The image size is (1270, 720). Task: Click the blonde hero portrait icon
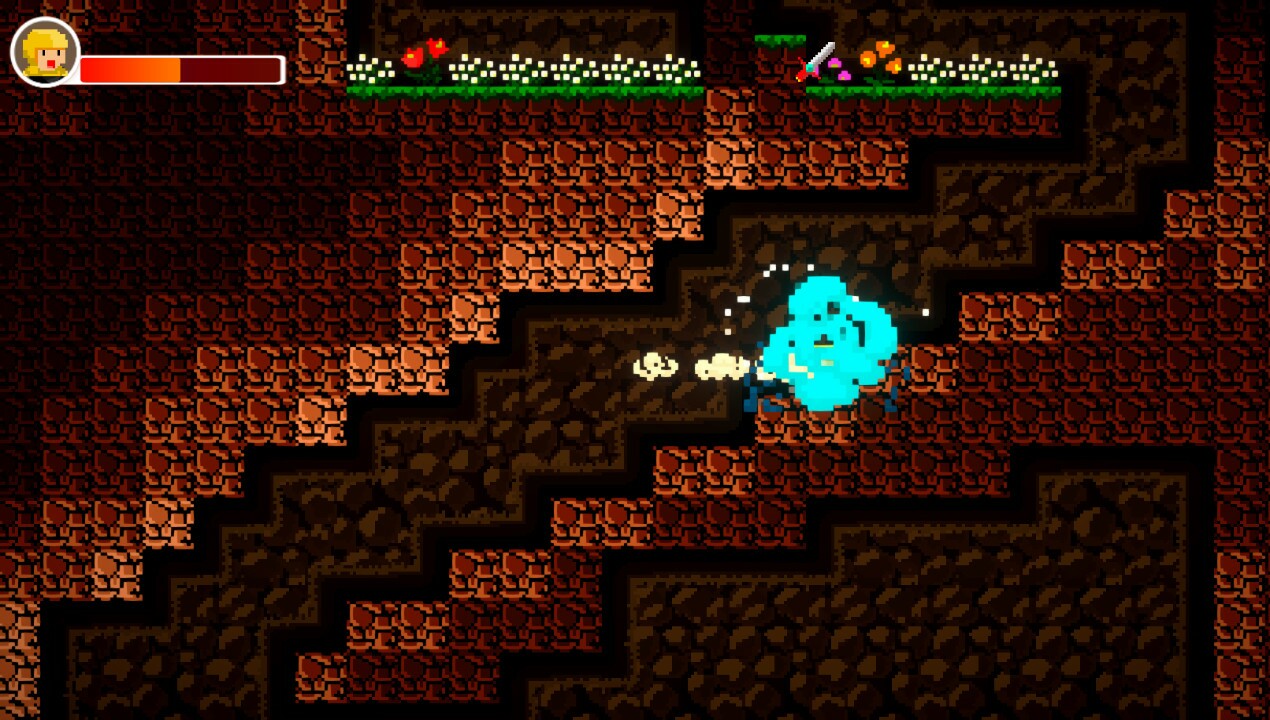45,52
